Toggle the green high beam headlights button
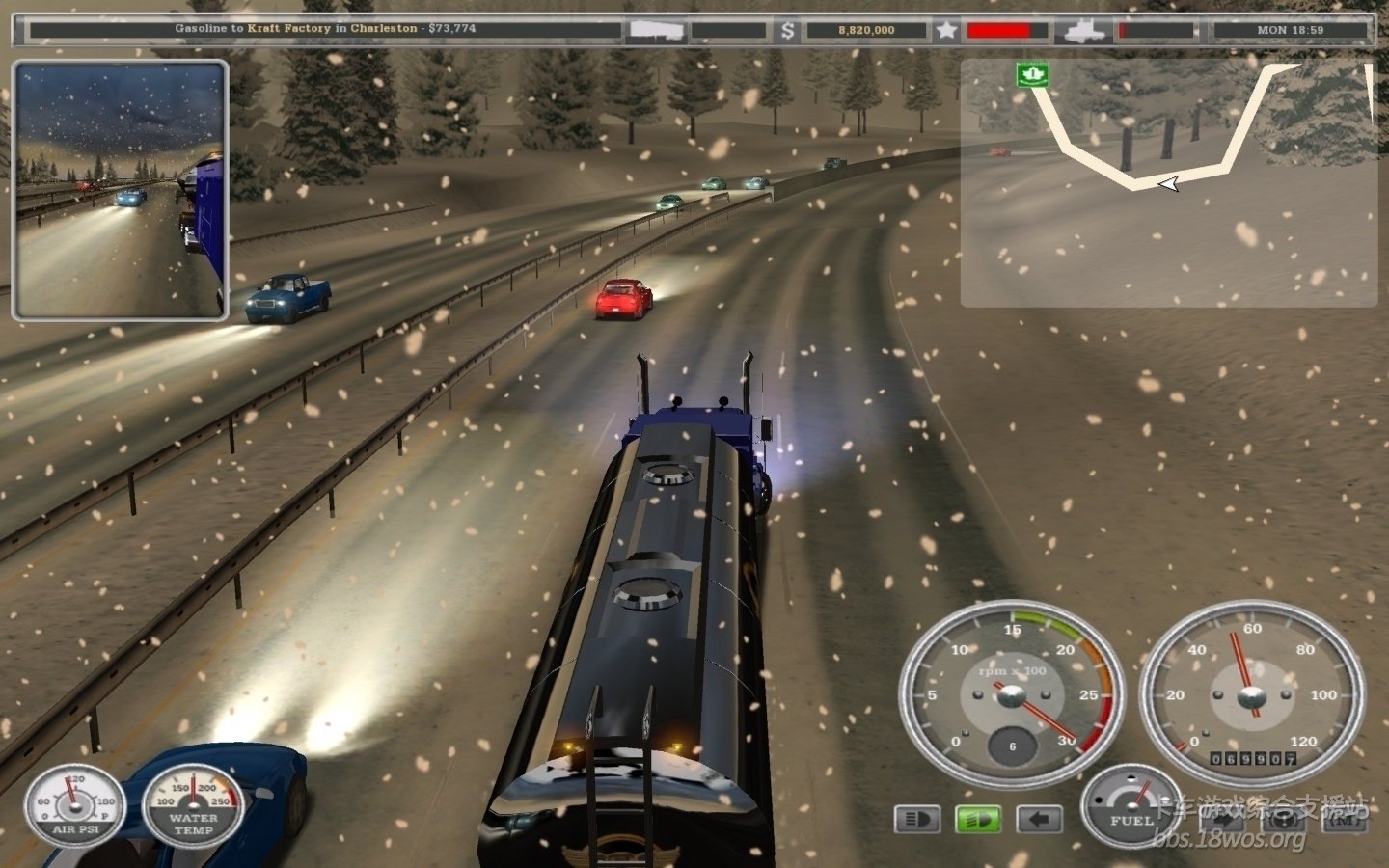 [978, 820]
